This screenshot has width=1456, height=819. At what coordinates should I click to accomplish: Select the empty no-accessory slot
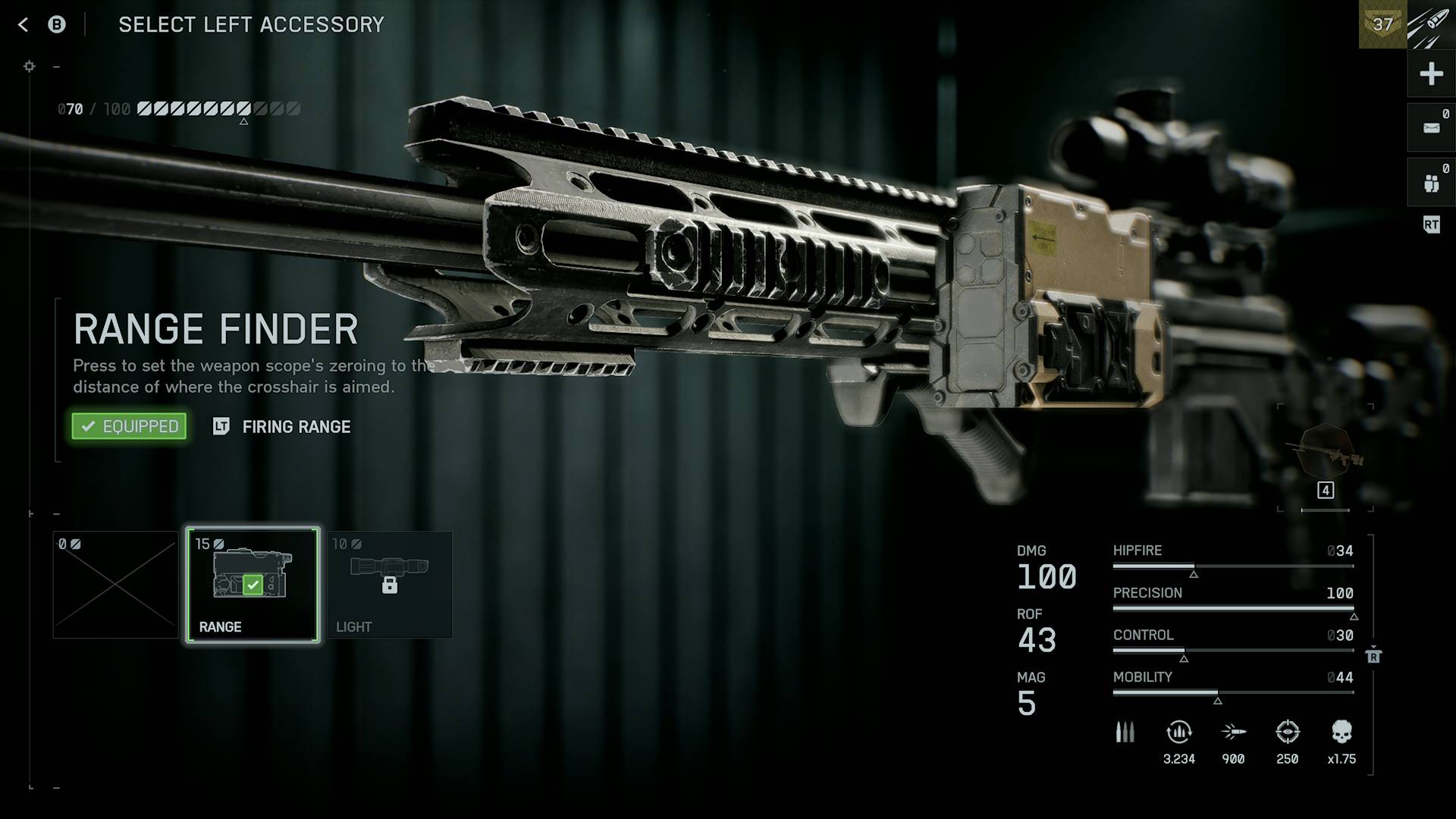point(115,584)
